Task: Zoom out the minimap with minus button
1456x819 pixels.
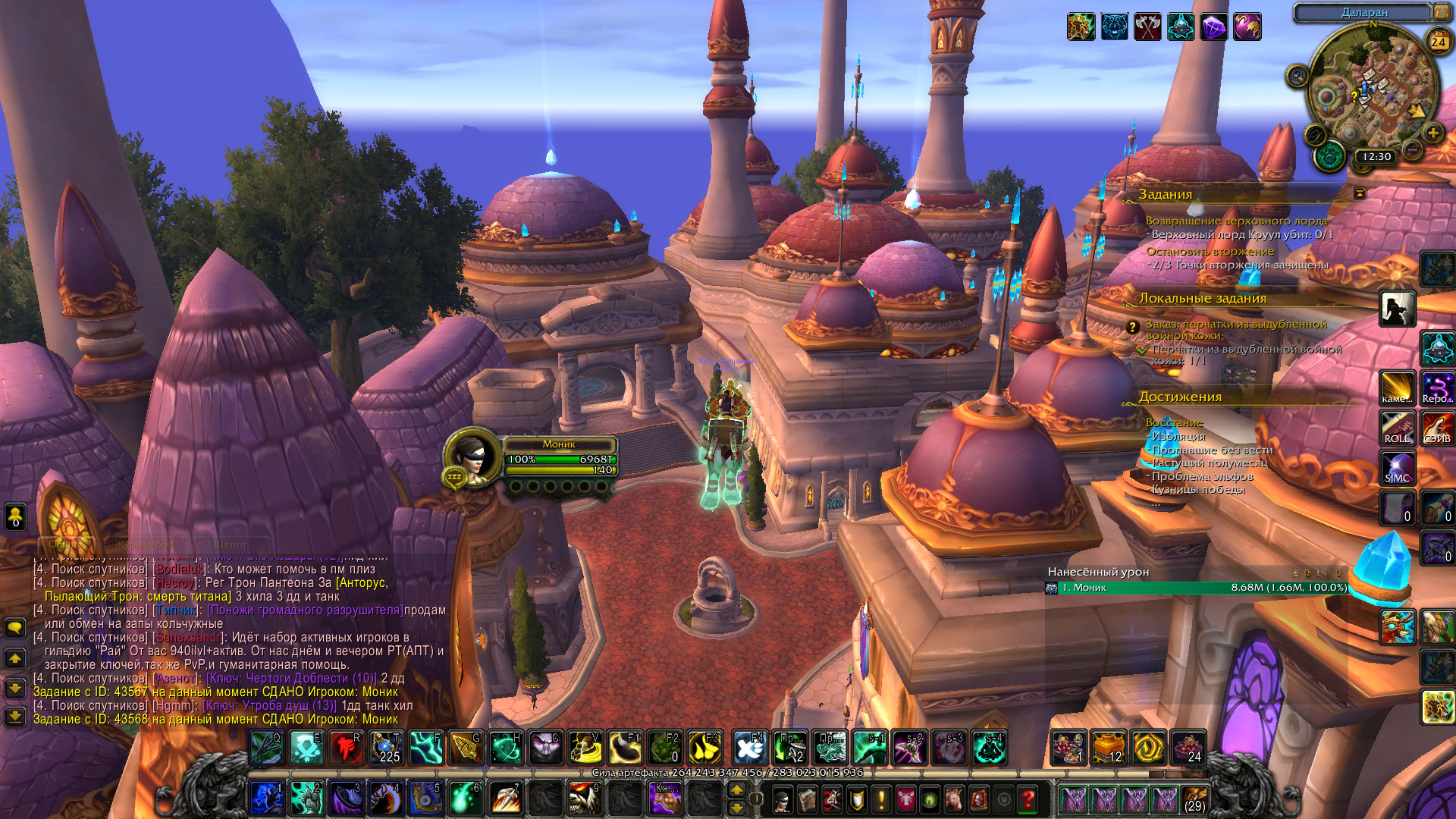Action: (1412, 150)
